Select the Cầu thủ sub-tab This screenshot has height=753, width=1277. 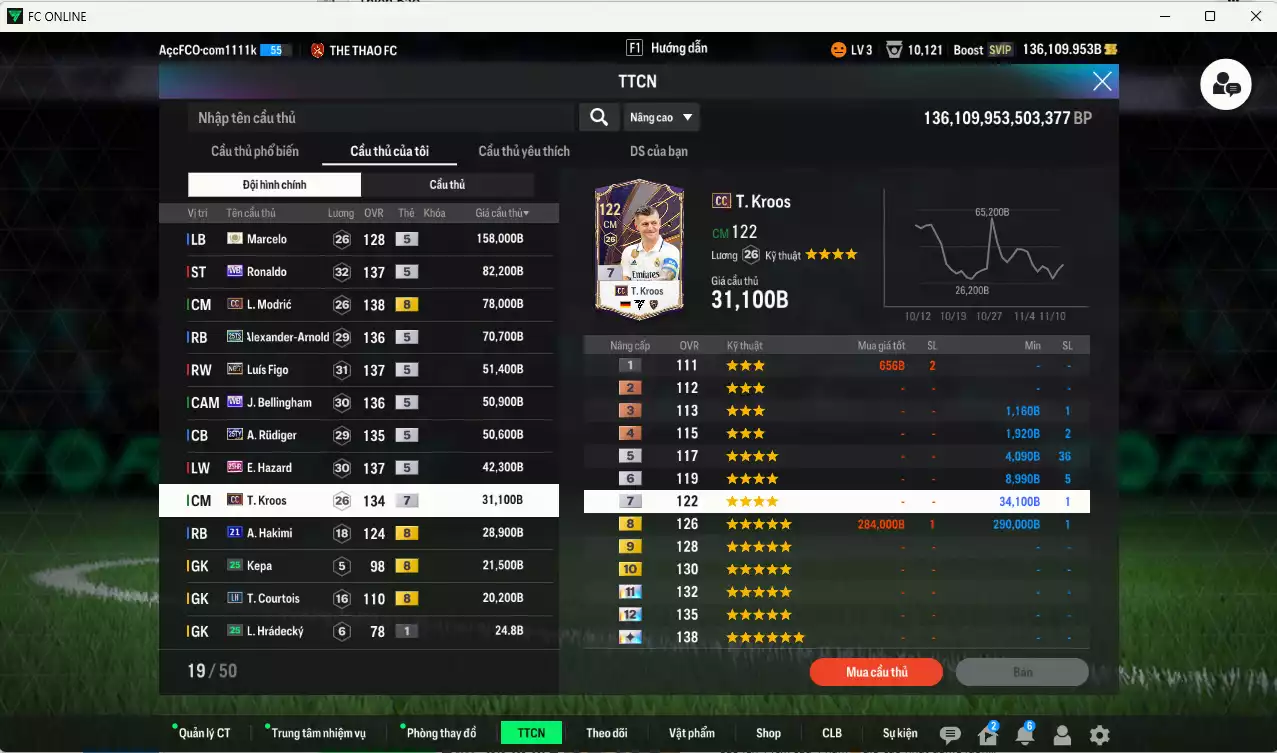pos(447,185)
